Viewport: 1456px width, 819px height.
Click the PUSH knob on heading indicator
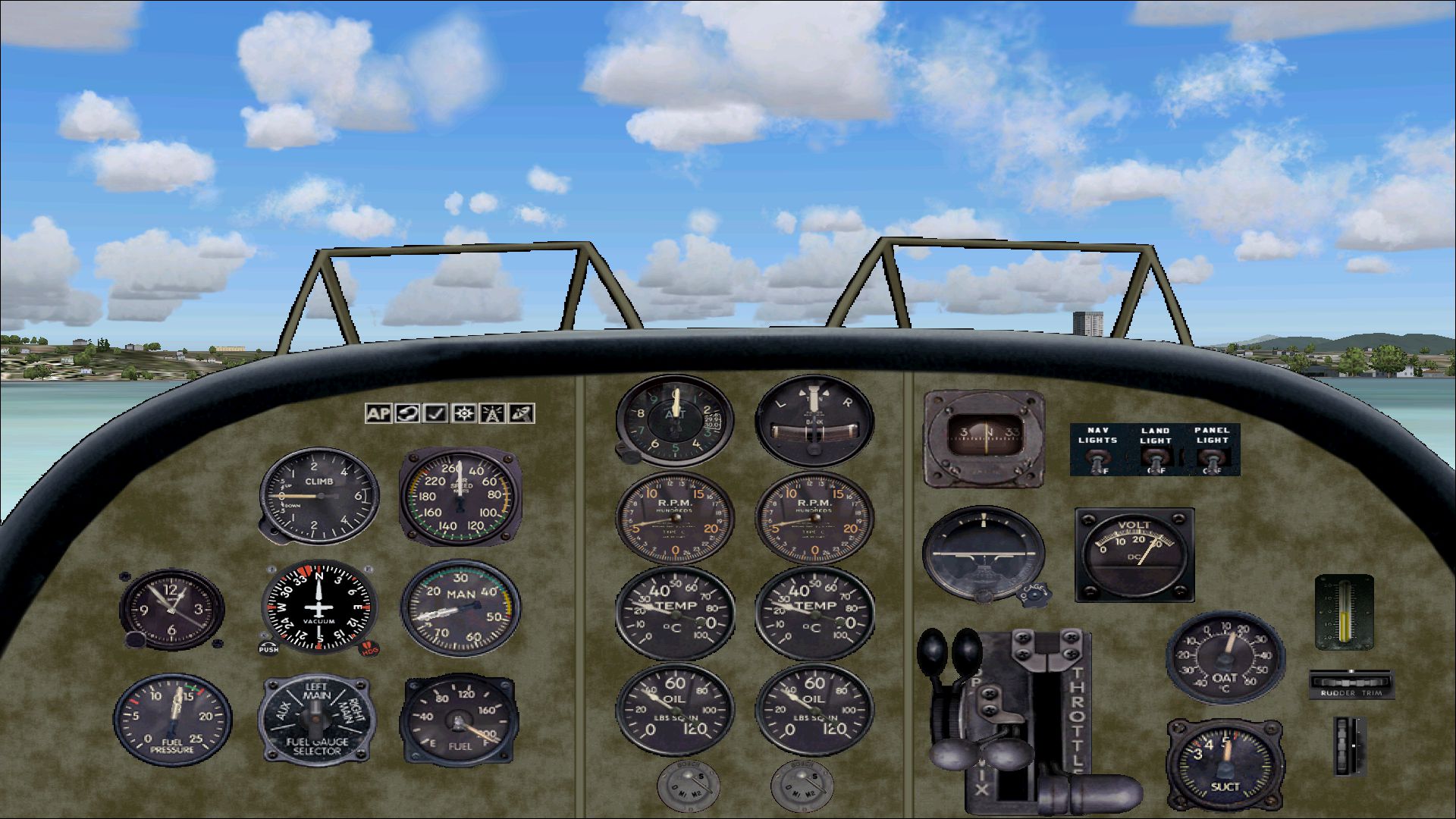click(x=268, y=645)
